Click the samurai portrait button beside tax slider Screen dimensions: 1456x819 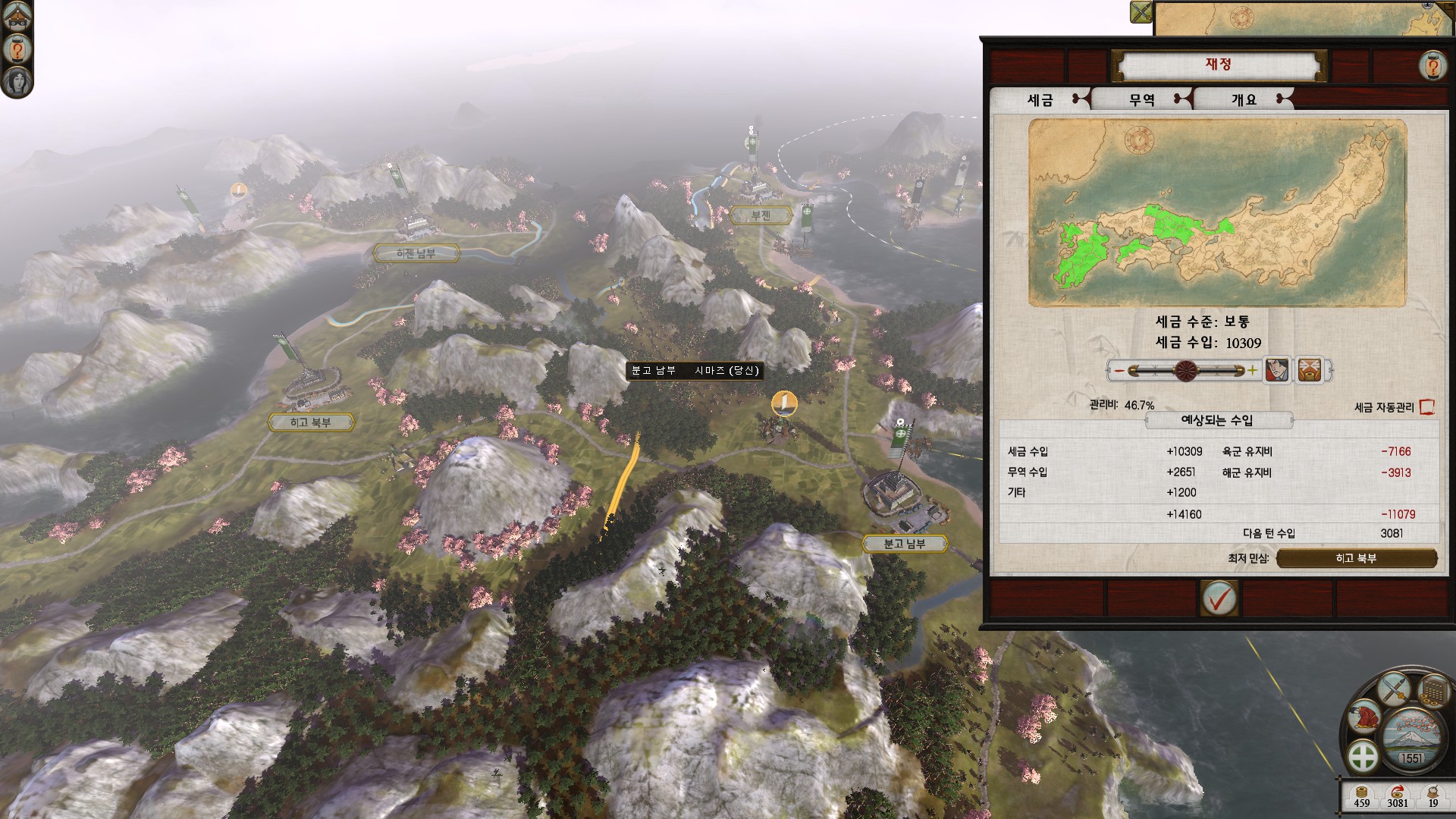pyautogui.click(x=1277, y=371)
